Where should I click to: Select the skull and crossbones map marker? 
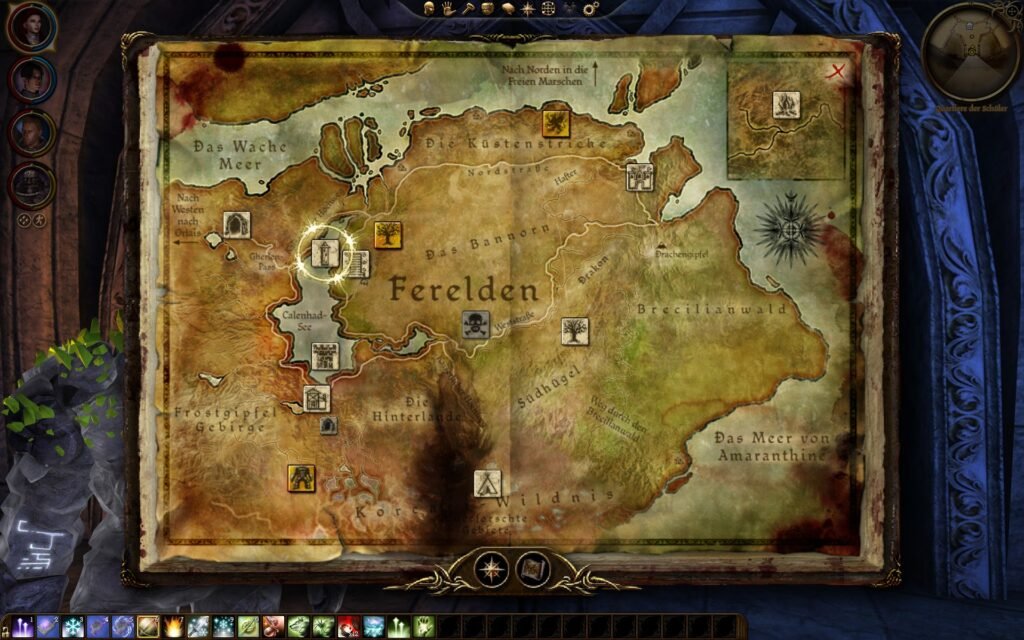click(475, 324)
